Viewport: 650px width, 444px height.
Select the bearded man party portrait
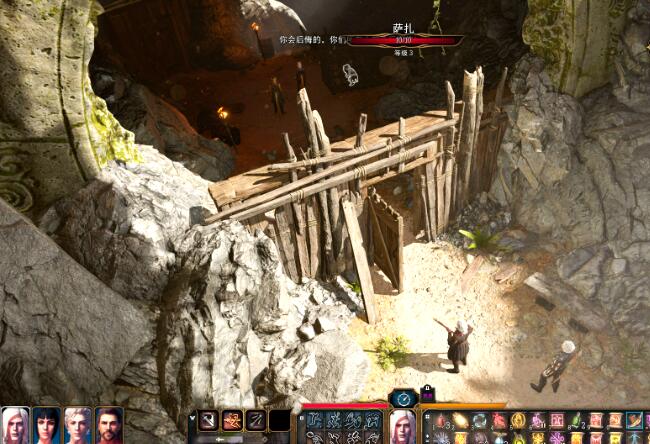click(108, 425)
